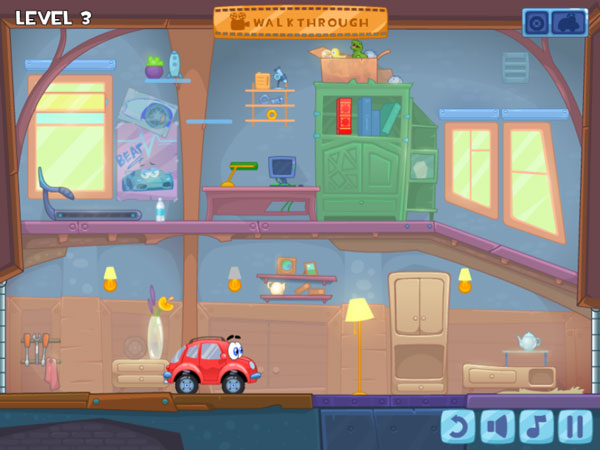This screenshot has height=450, width=600.
Task: Open the Walkthrough video link
Action: [300, 21]
